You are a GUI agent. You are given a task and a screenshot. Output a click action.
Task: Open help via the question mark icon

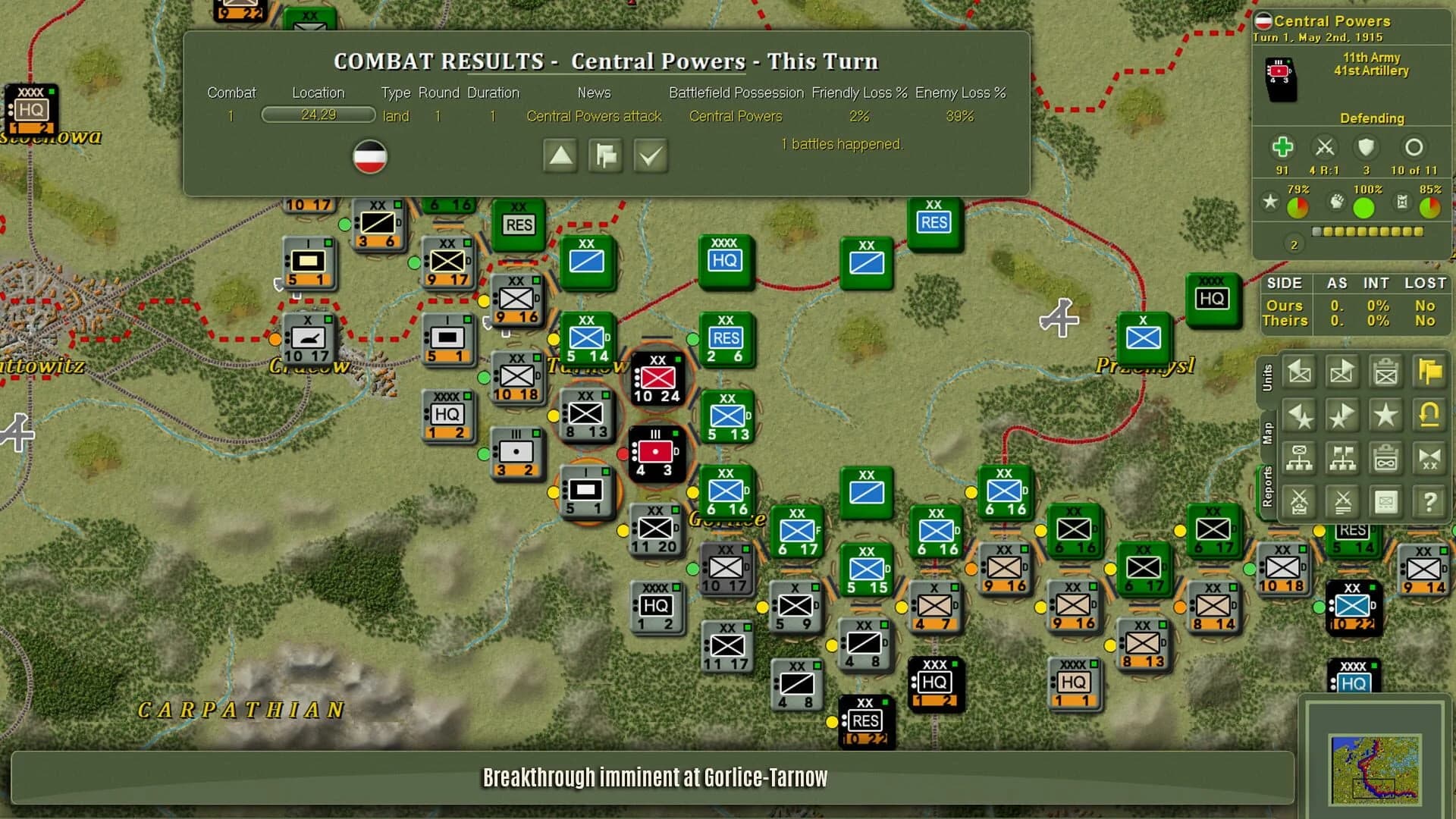click(x=1429, y=502)
